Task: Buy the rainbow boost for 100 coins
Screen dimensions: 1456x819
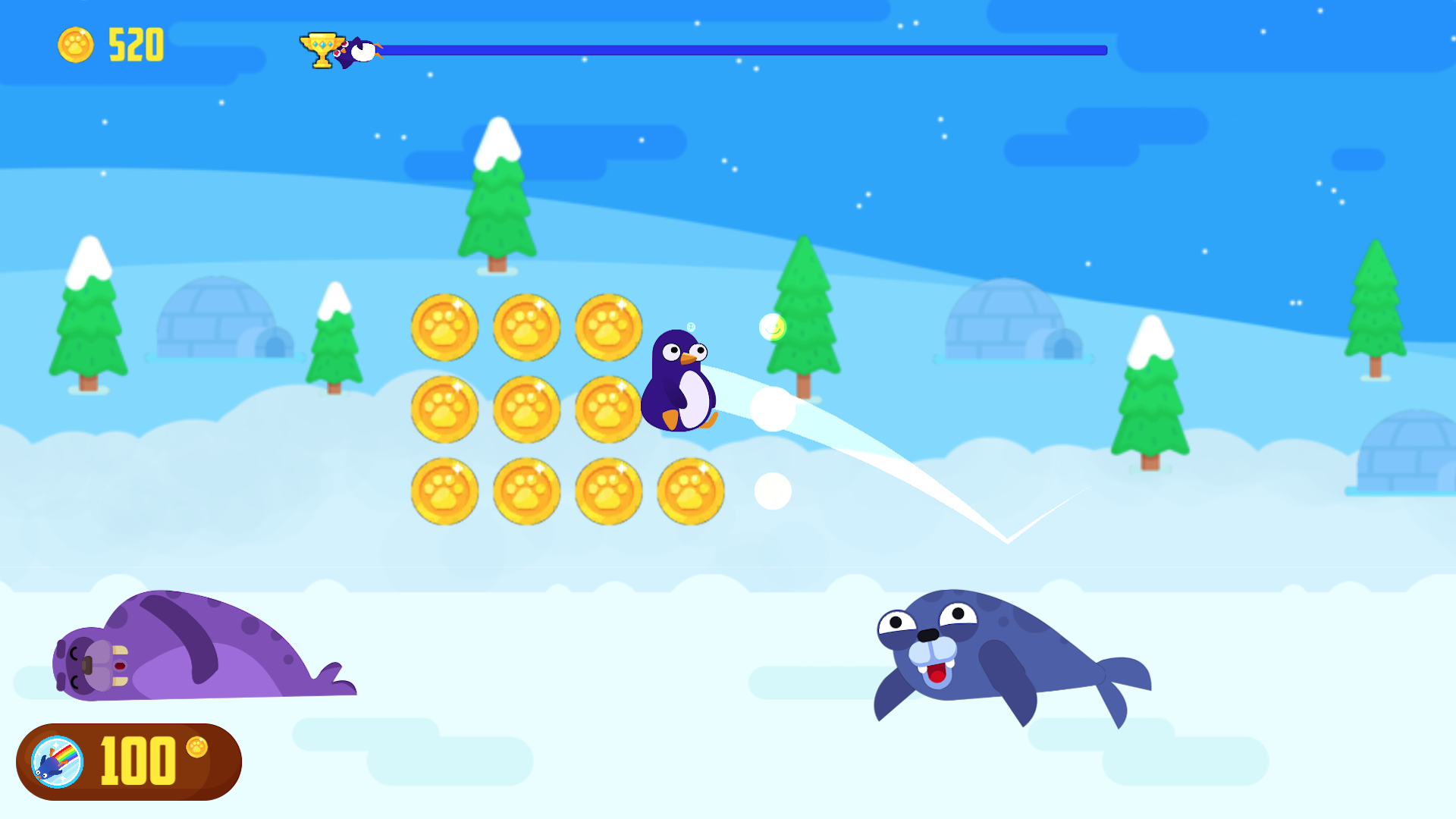Action: click(x=133, y=763)
